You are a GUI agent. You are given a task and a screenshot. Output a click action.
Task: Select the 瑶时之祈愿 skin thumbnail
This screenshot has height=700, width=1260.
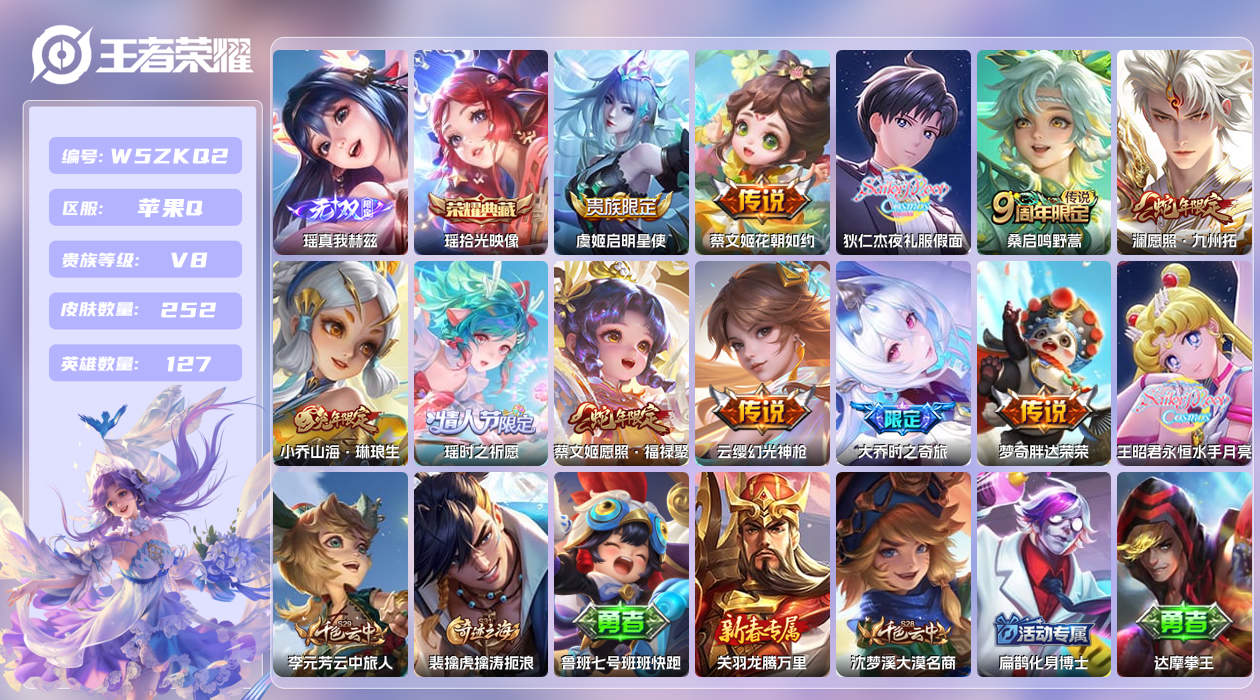coord(481,363)
